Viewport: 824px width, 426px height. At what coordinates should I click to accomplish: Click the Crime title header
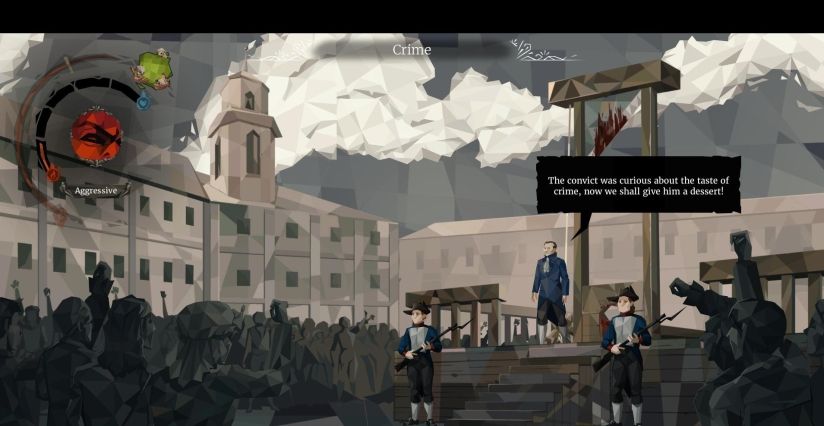pyautogui.click(x=411, y=49)
